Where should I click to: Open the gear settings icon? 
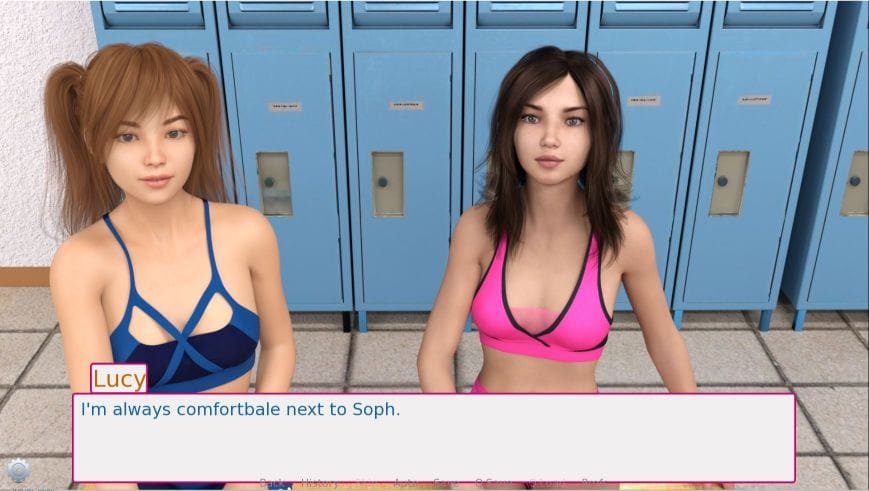click(x=17, y=471)
